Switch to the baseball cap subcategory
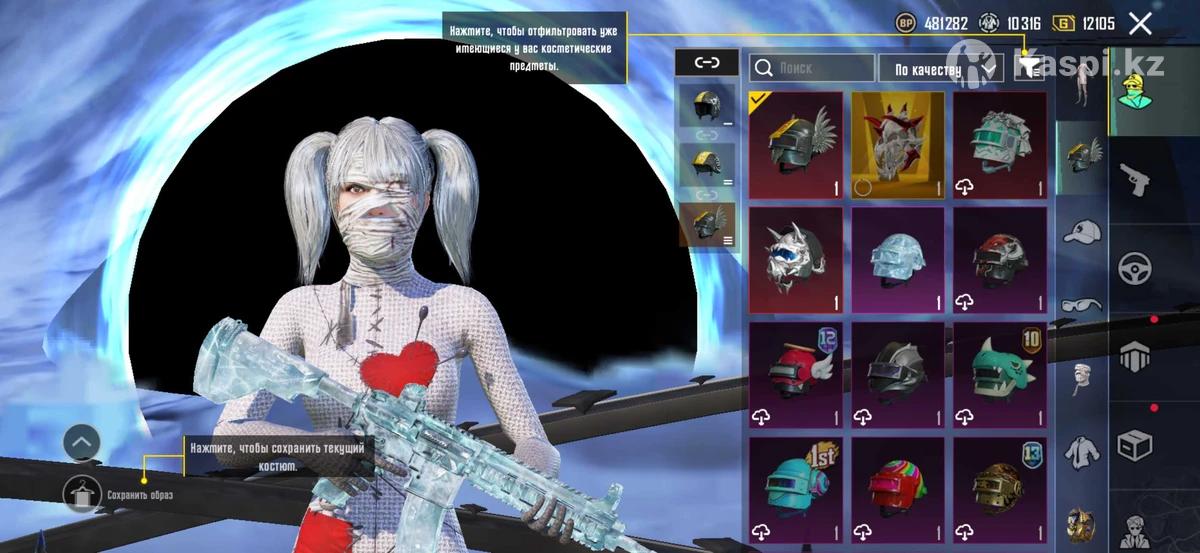This screenshot has width=1200, height=553. (x=1080, y=232)
